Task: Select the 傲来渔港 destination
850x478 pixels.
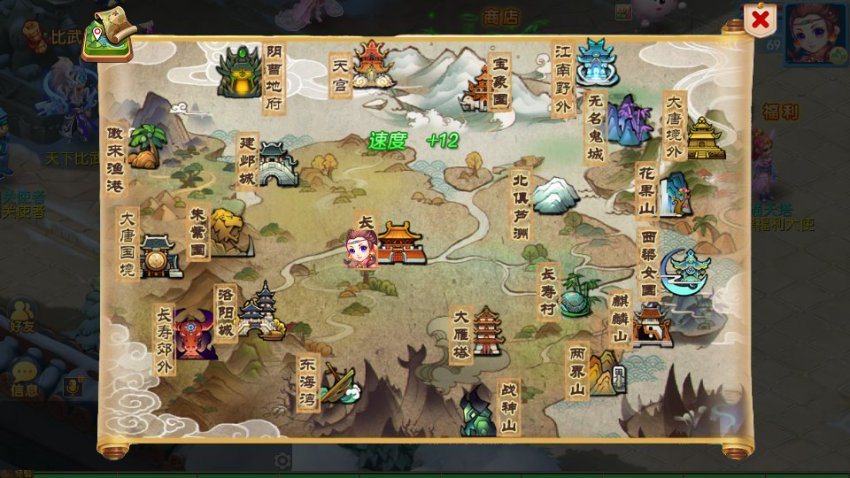Action: [144, 147]
